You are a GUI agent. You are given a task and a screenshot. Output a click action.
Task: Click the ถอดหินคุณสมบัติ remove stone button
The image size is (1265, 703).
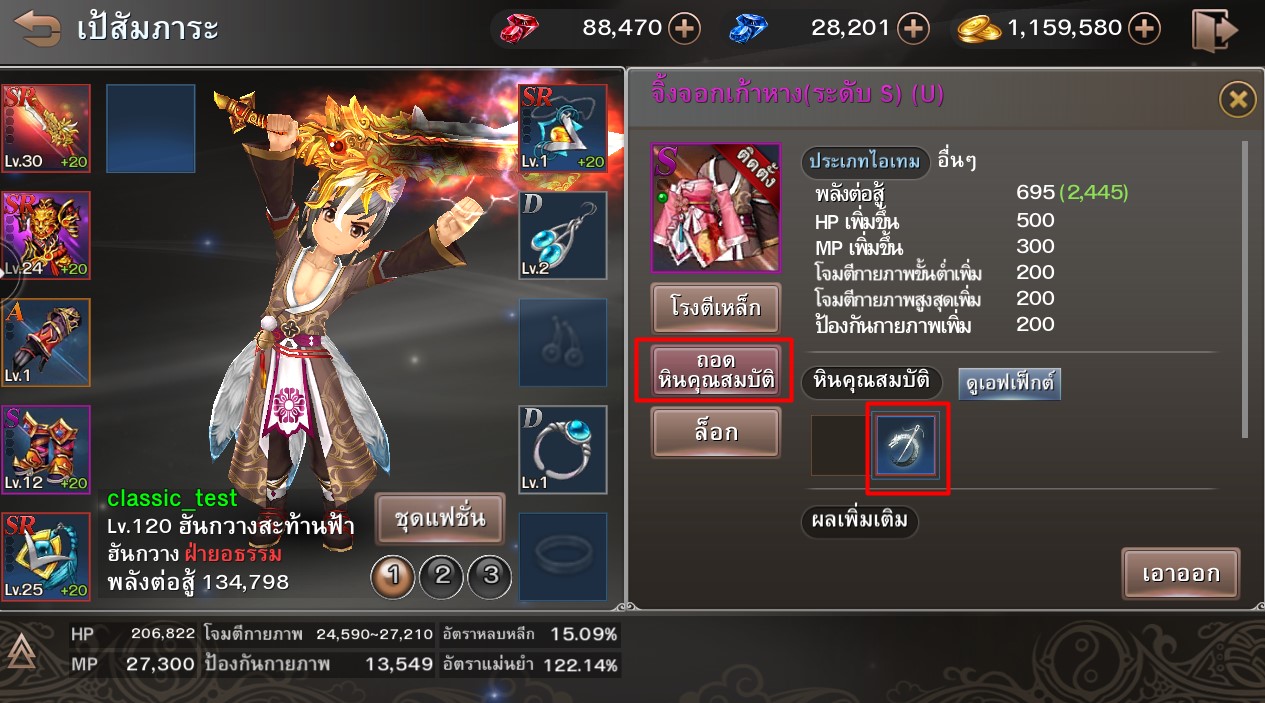pos(715,370)
